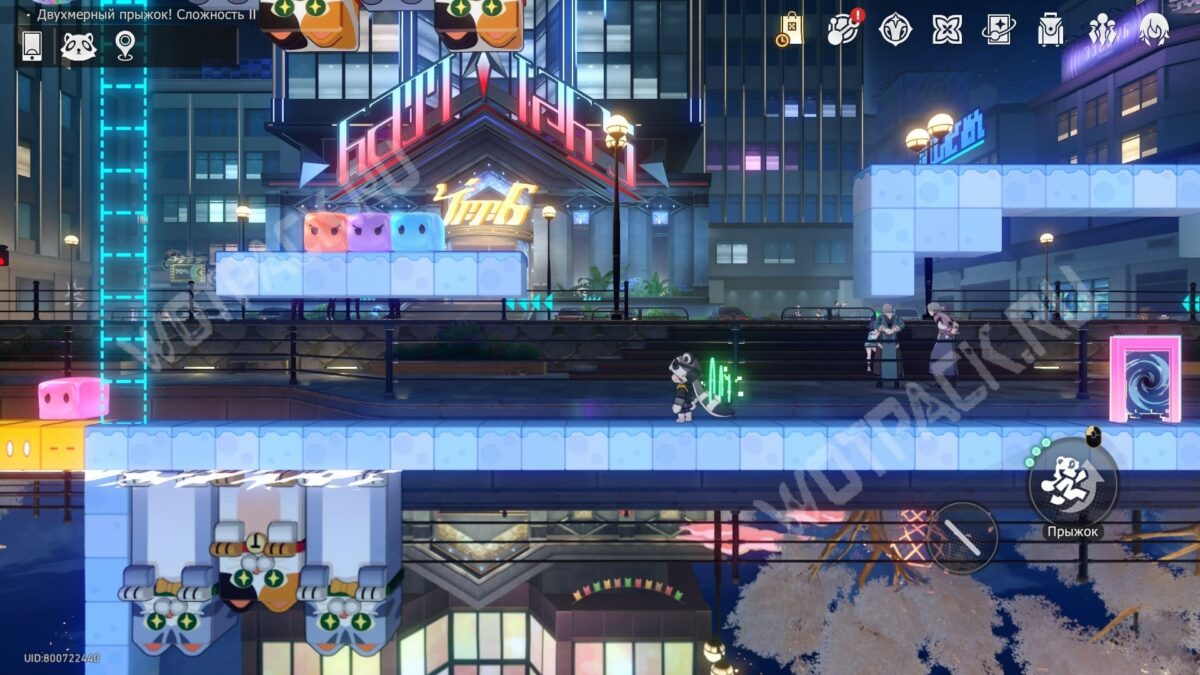
Task: Click the raccoon face icon
Action: pos(78,46)
